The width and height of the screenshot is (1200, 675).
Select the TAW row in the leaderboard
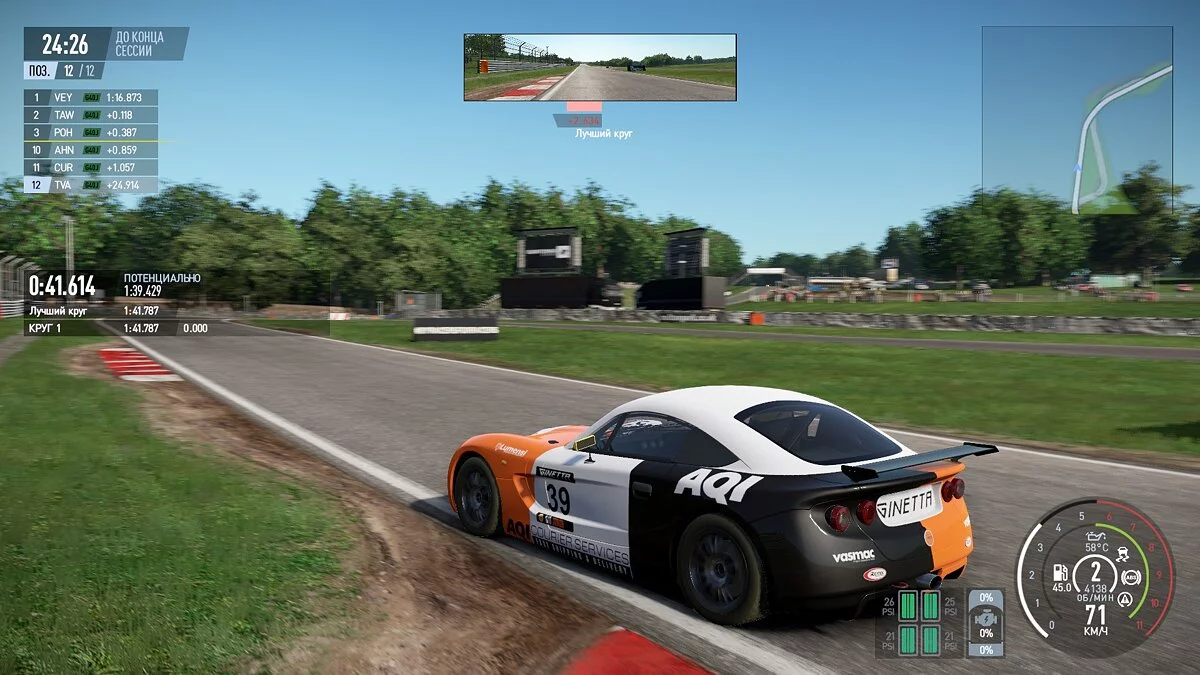tap(90, 115)
